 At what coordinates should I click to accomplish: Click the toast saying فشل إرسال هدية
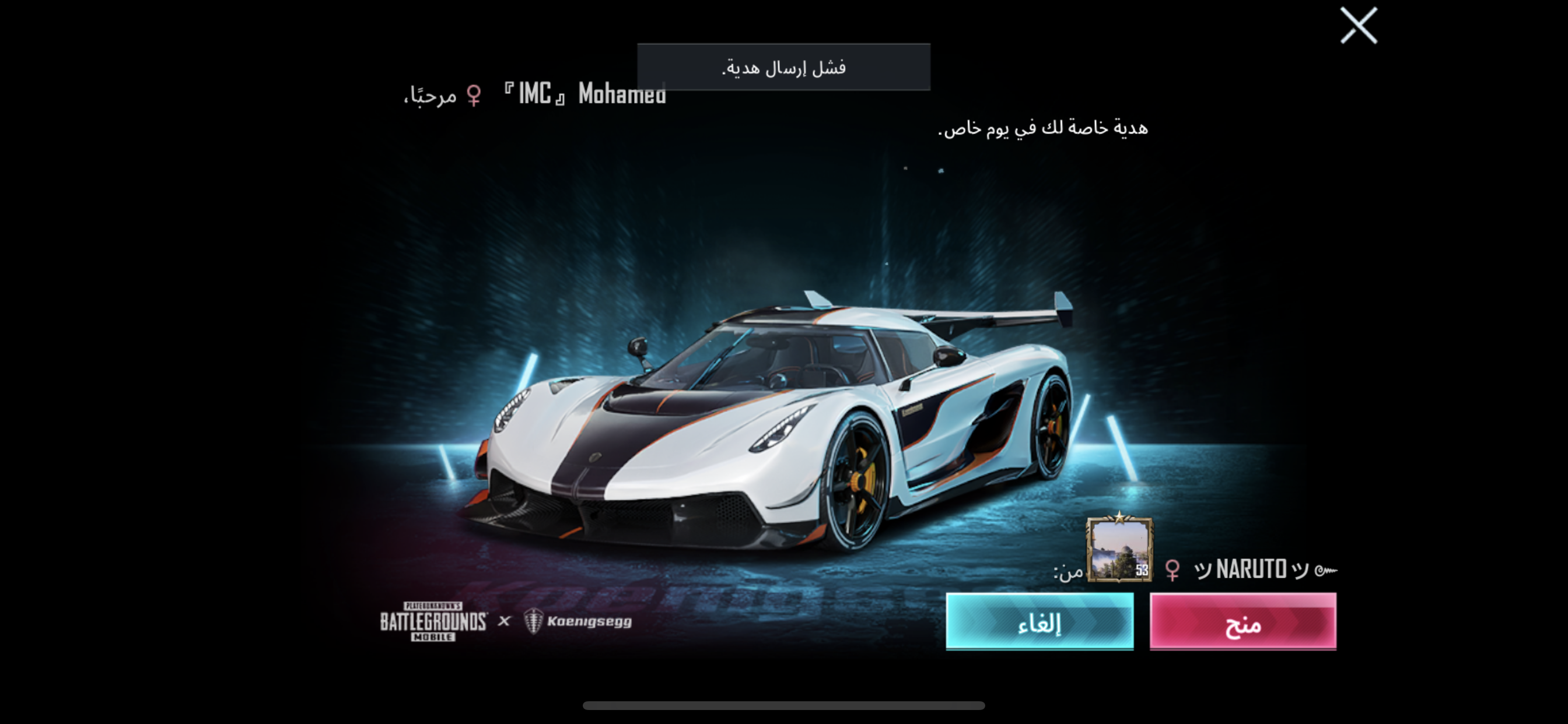(784, 68)
